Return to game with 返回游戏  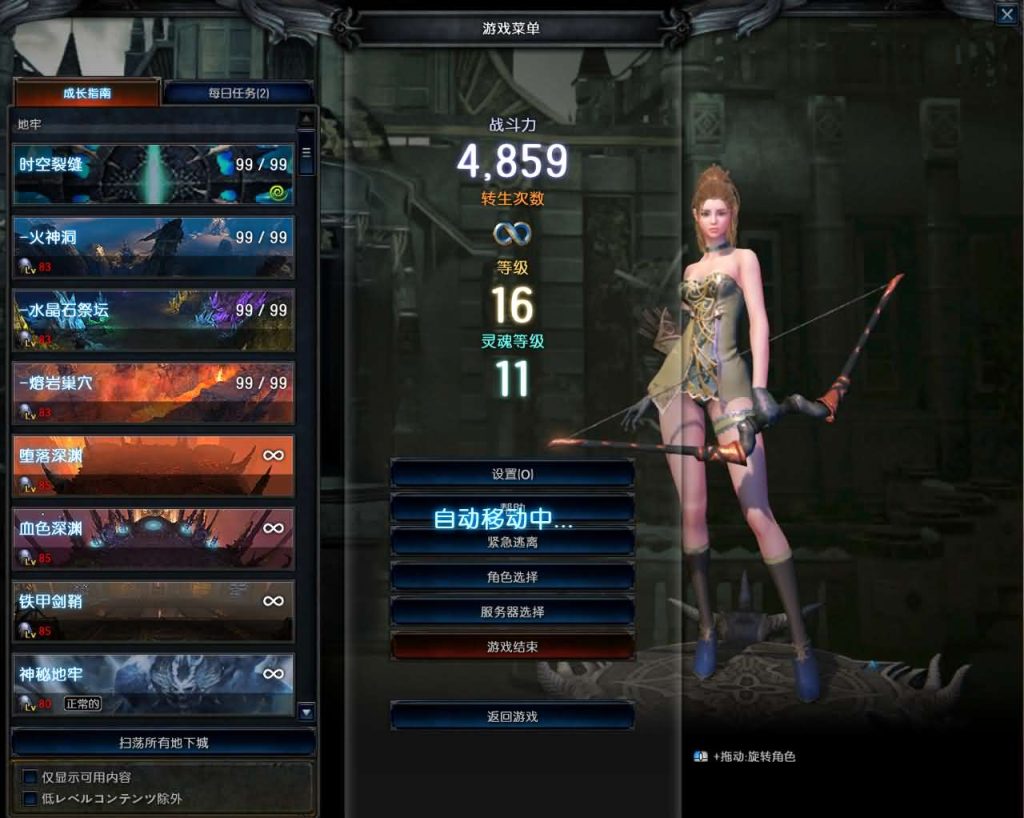tap(512, 716)
